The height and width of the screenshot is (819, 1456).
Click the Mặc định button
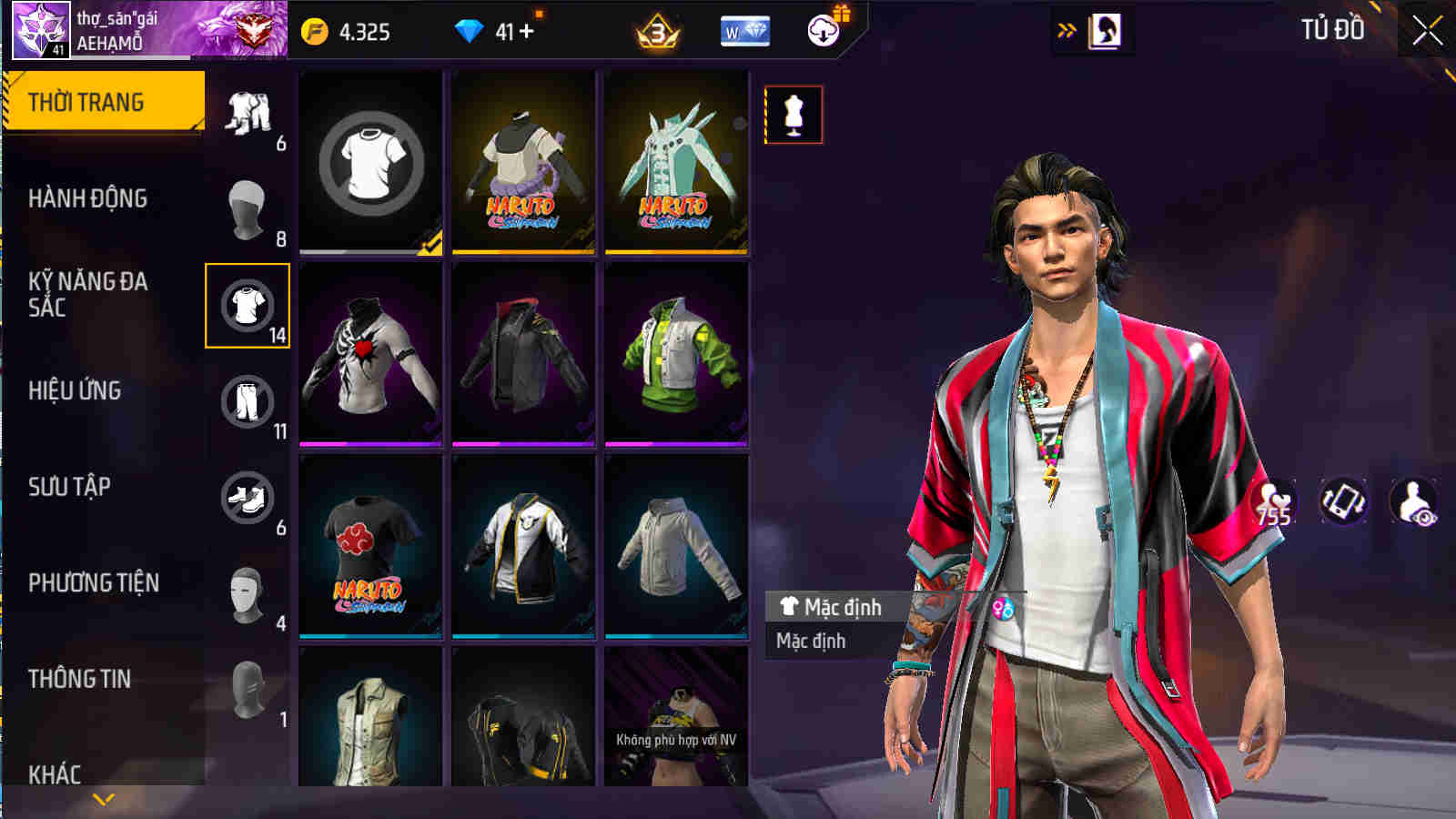[834, 605]
